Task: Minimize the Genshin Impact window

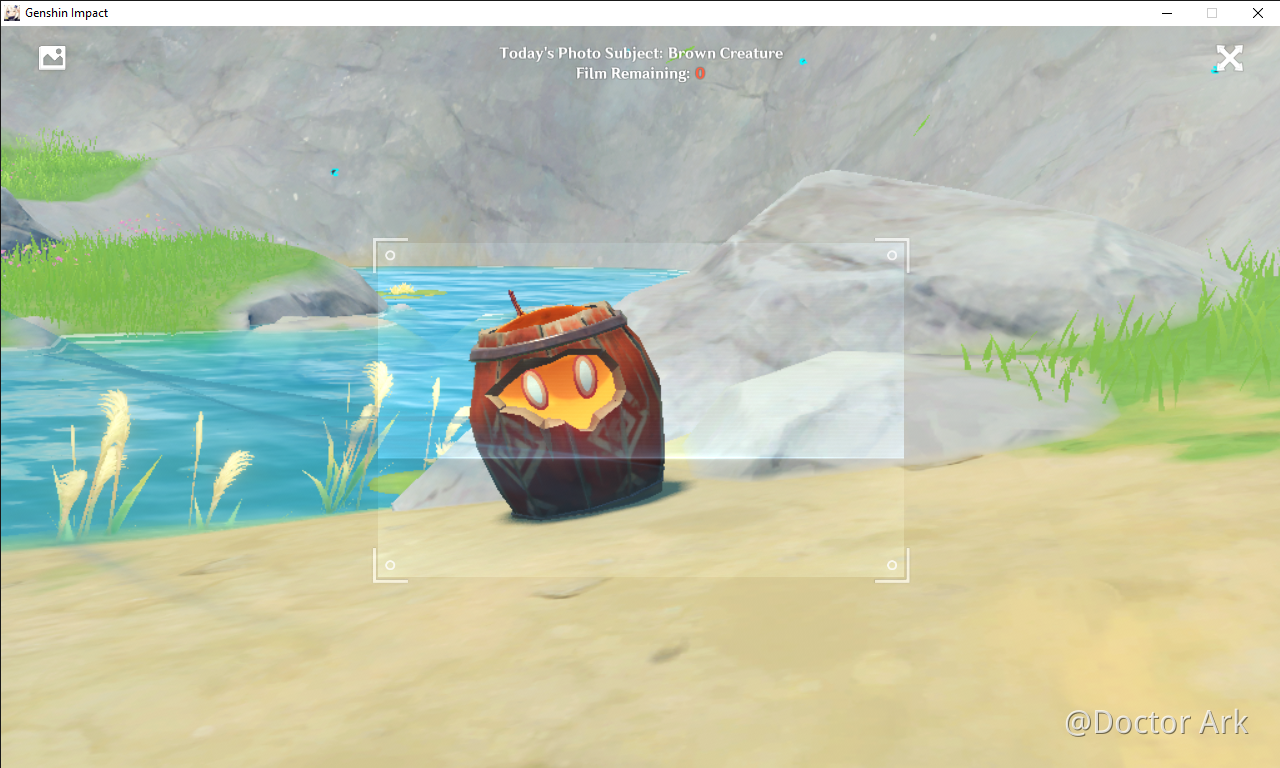Action: coord(1166,13)
